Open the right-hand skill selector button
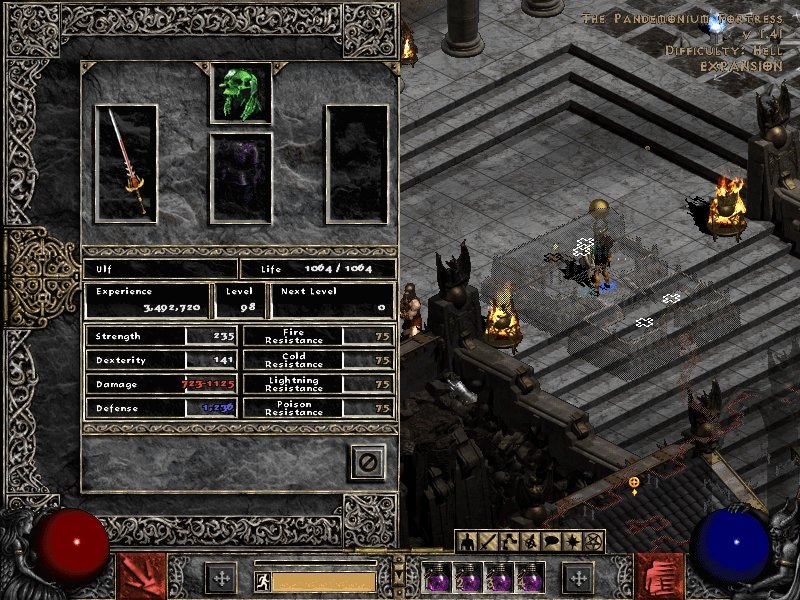Viewport: 800px width, 600px height. pyautogui.click(x=660, y=576)
